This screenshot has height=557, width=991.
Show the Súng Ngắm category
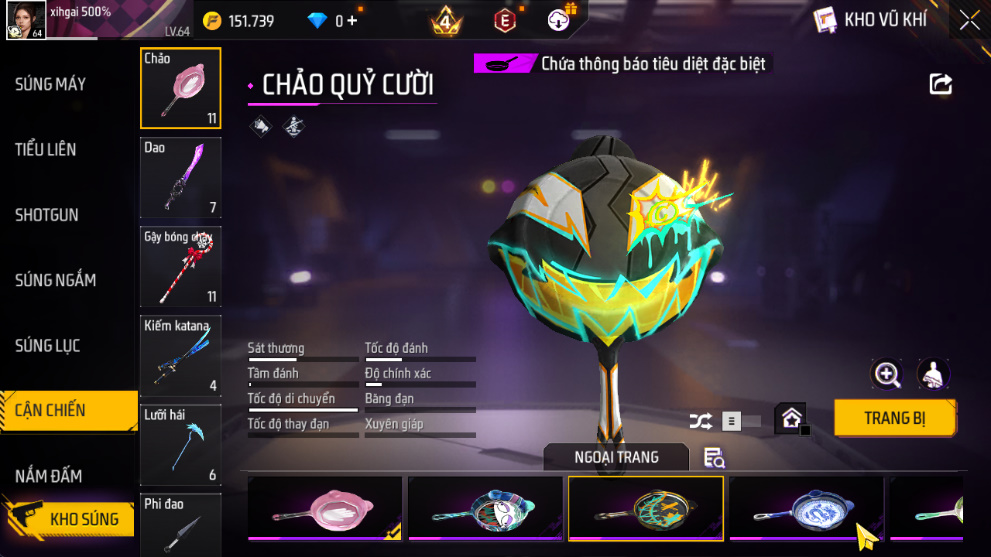coord(56,280)
